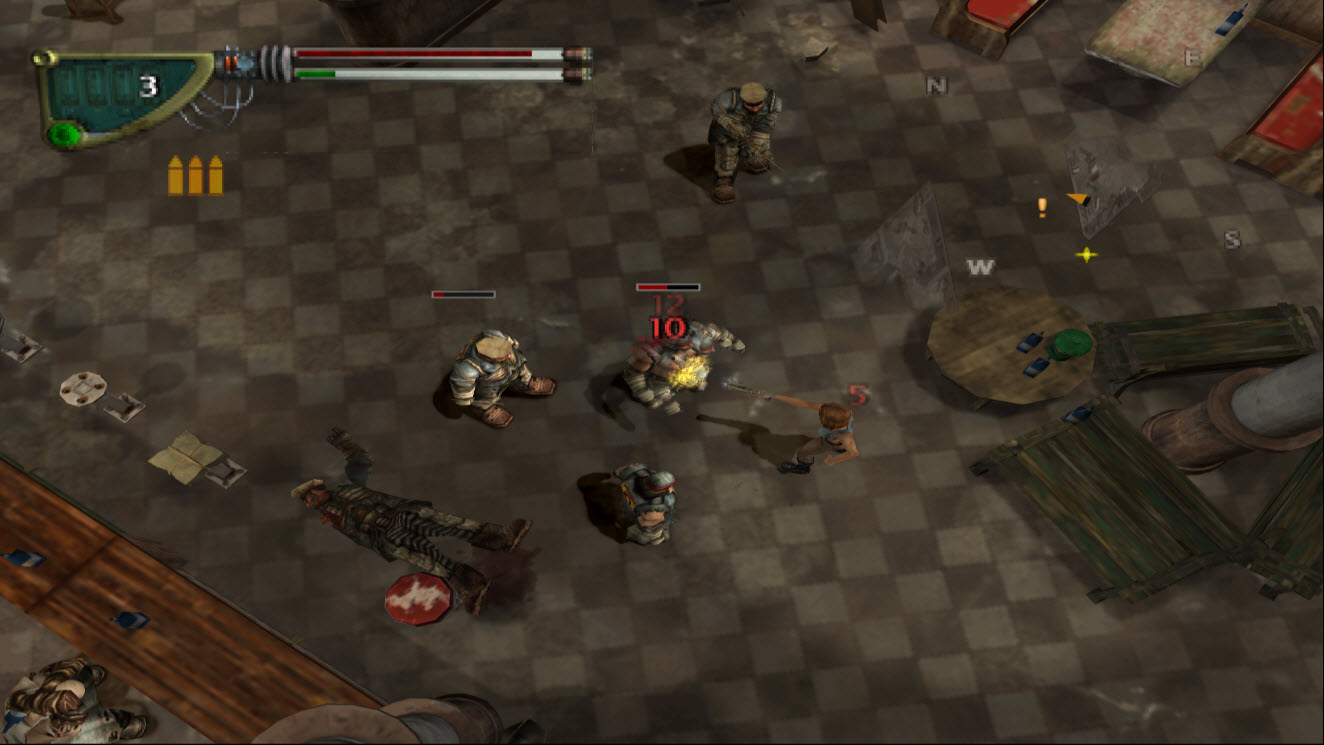The image size is (1324, 745).
Task: Click the orange player arrow on the compass
Action: point(1078,199)
